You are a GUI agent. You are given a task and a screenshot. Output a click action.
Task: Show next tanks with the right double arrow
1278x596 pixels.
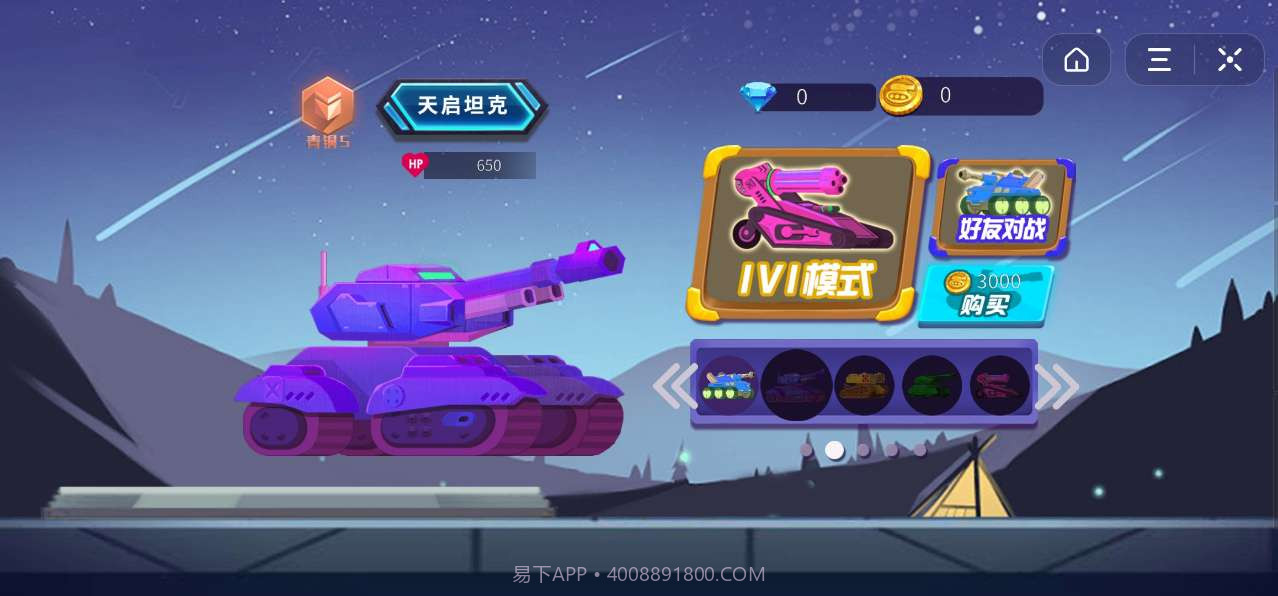pyautogui.click(x=1057, y=386)
